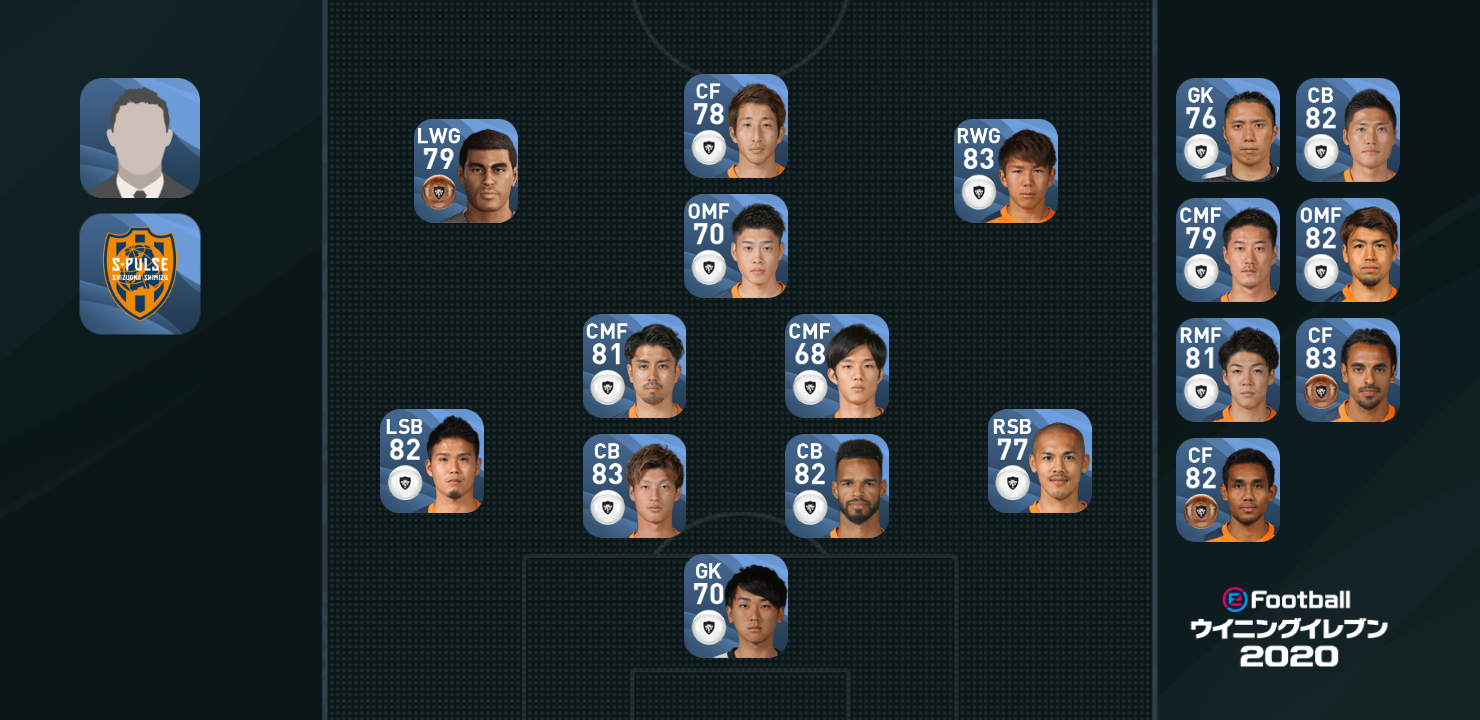This screenshot has width=1480, height=720.
Task: Choose the CMF 81 player card
Action: (x=635, y=366)
